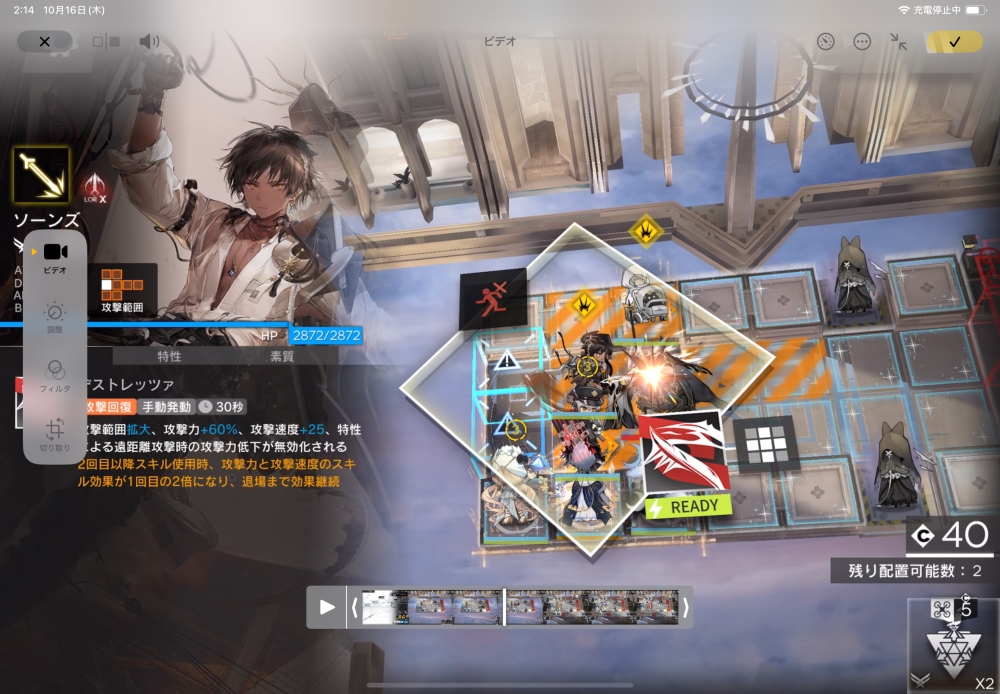Close the video editor with the X button
Image resolution: width=1000 pixels, height=694 pixels.
click(44, 42)
